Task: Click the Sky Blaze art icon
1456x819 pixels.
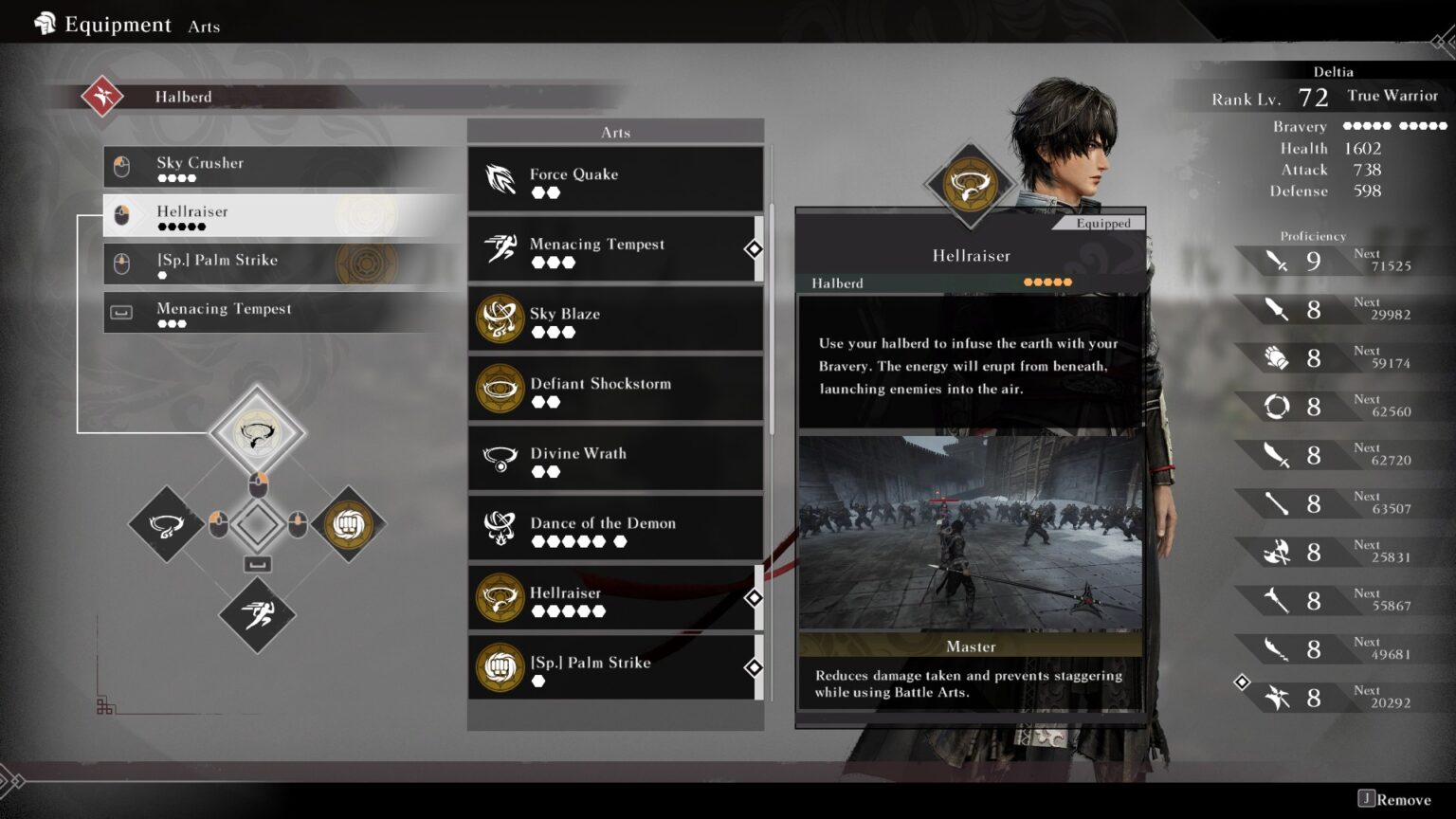Action: pos(499,318)
